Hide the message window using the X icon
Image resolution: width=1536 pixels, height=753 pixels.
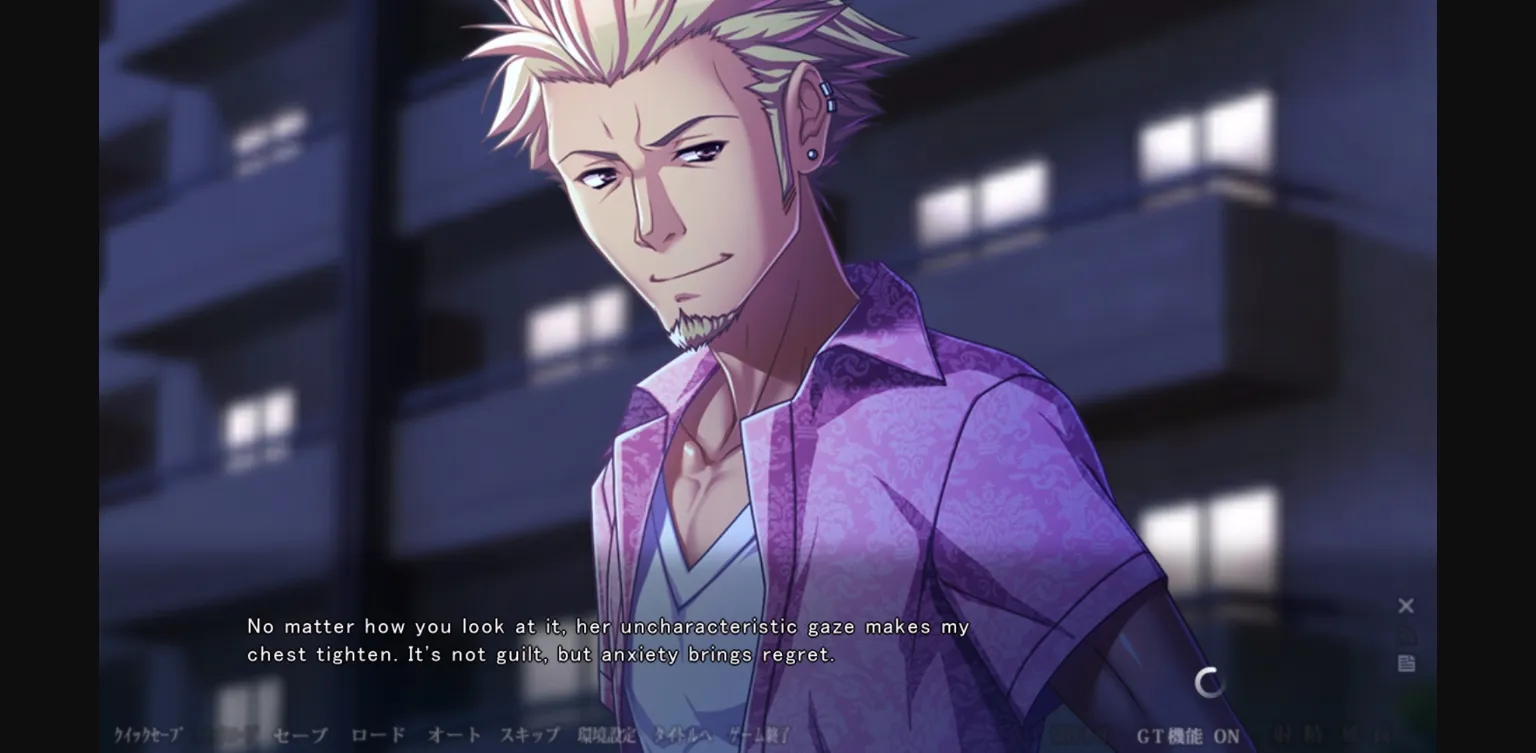tap(1407, 605)
